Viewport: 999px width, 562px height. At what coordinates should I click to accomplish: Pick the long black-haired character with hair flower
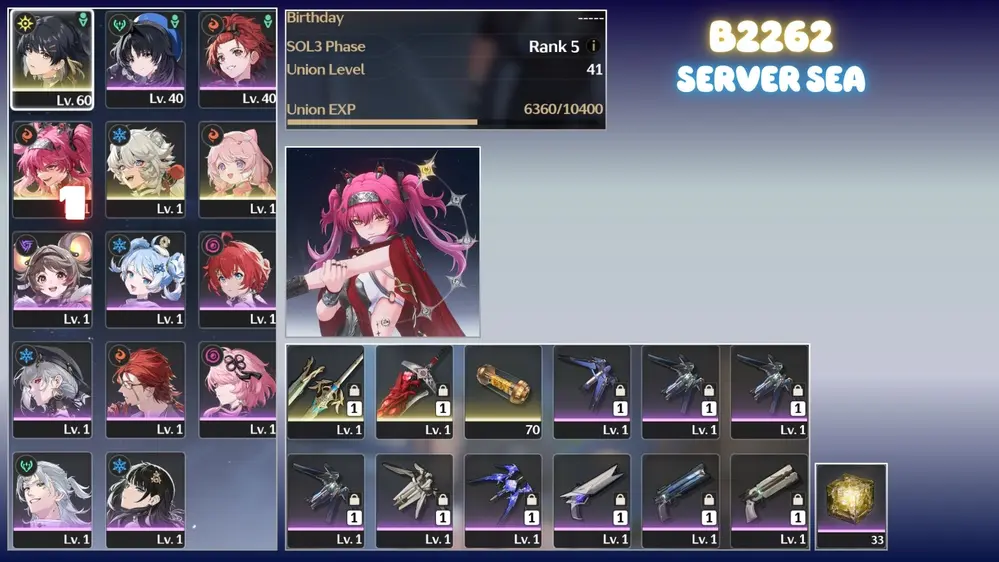146,499
